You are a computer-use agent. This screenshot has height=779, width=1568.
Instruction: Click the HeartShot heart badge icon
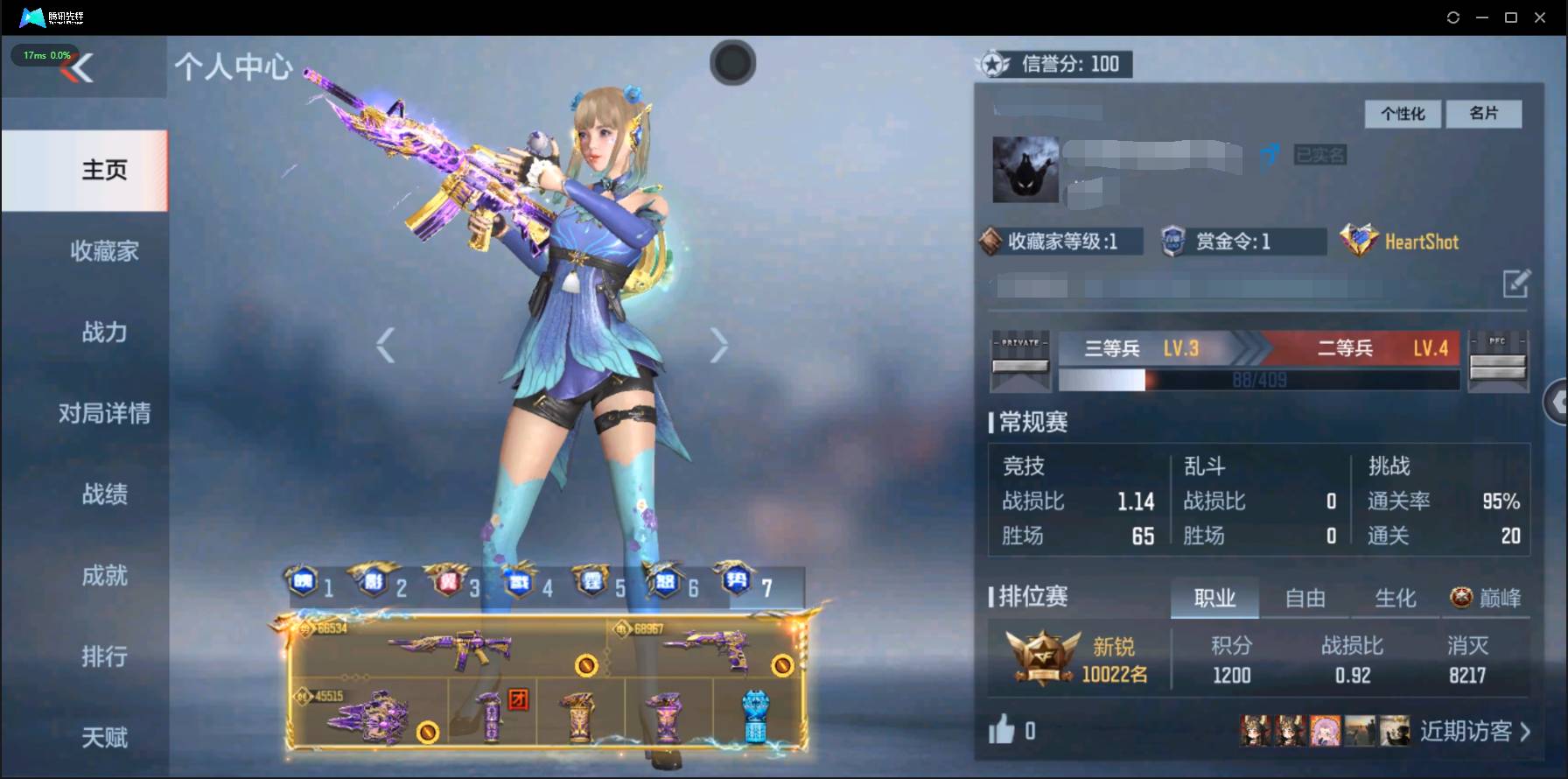(1358, 240)
